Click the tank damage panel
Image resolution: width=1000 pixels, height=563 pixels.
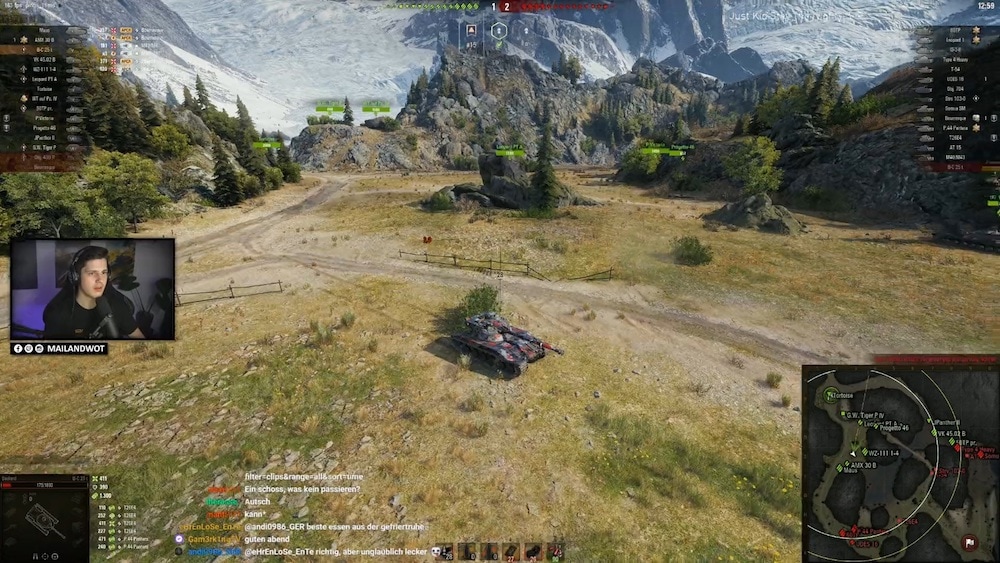44,518
